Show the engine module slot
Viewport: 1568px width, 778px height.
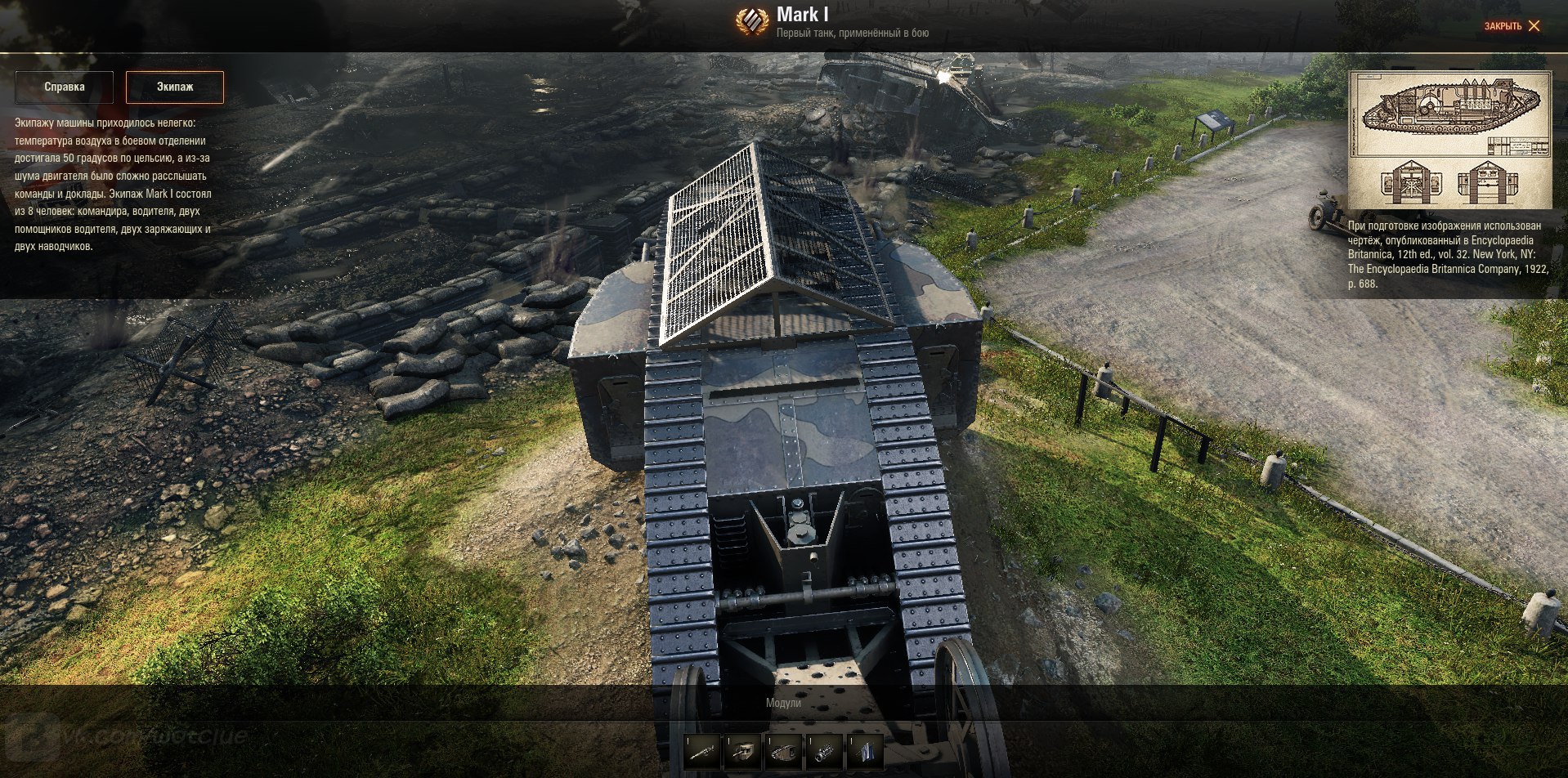[x=824, y=750]
